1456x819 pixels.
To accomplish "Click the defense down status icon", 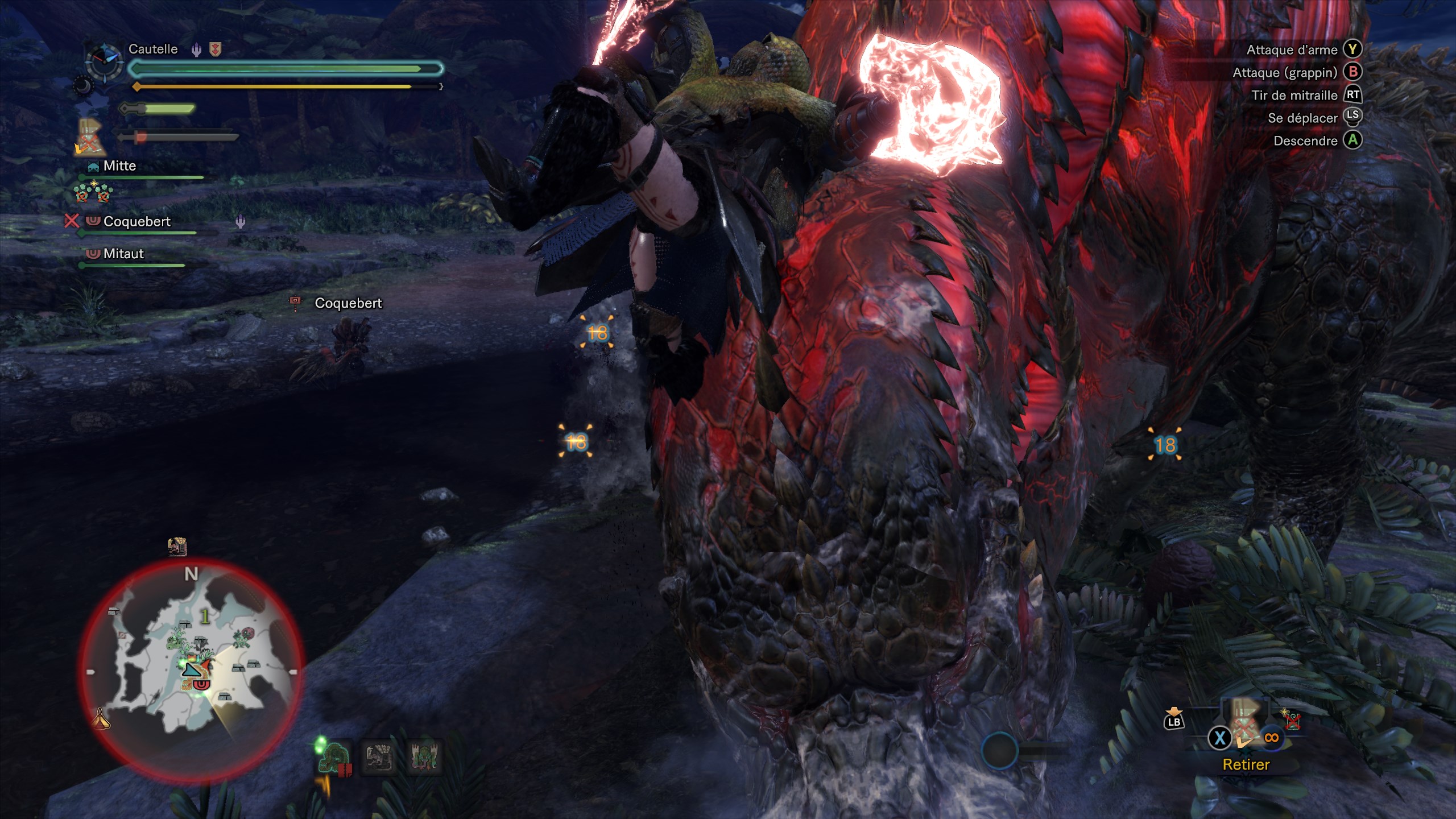I will [216, 50].
